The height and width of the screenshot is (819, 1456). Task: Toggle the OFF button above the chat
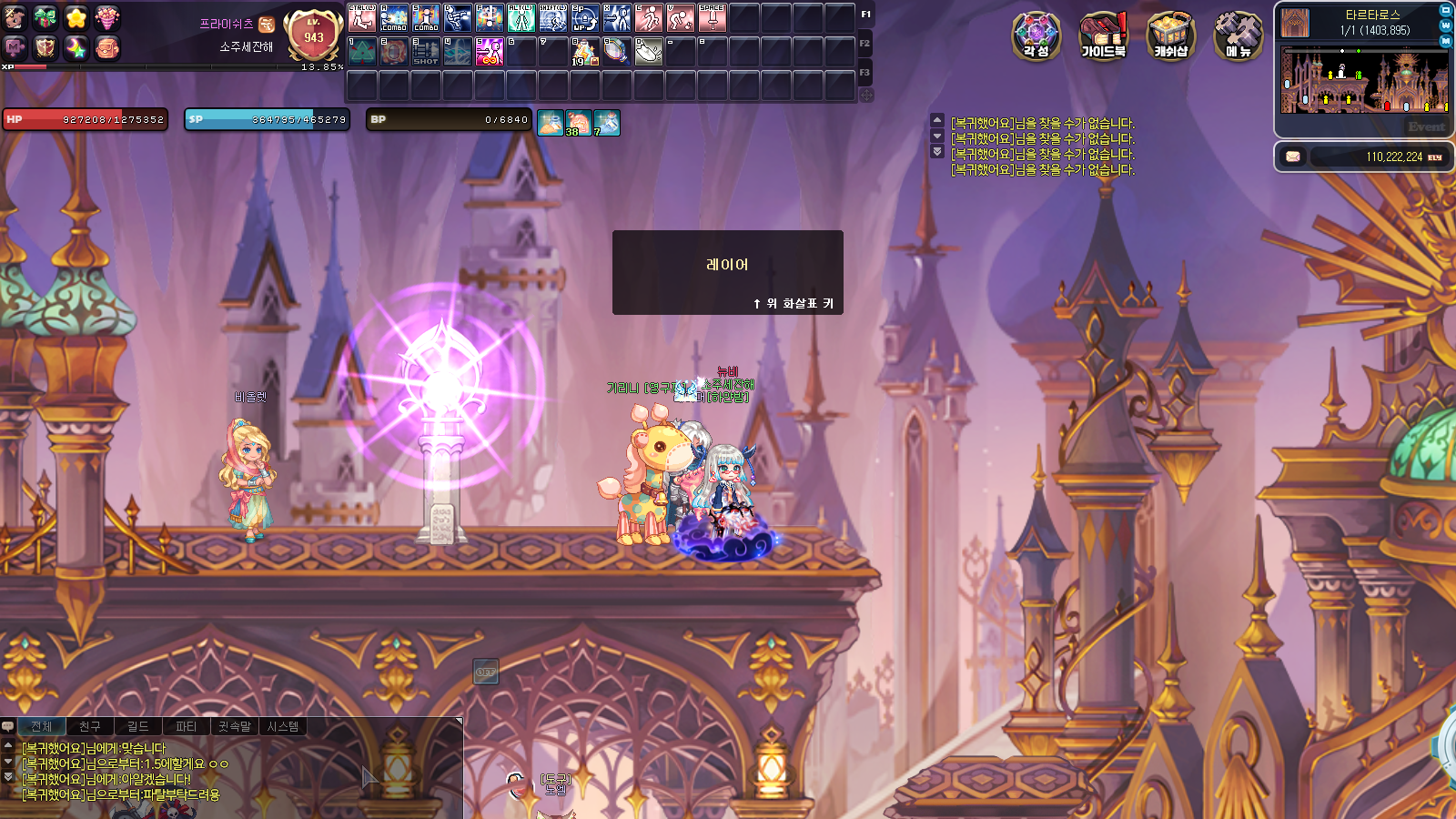[x=485, y=672]
